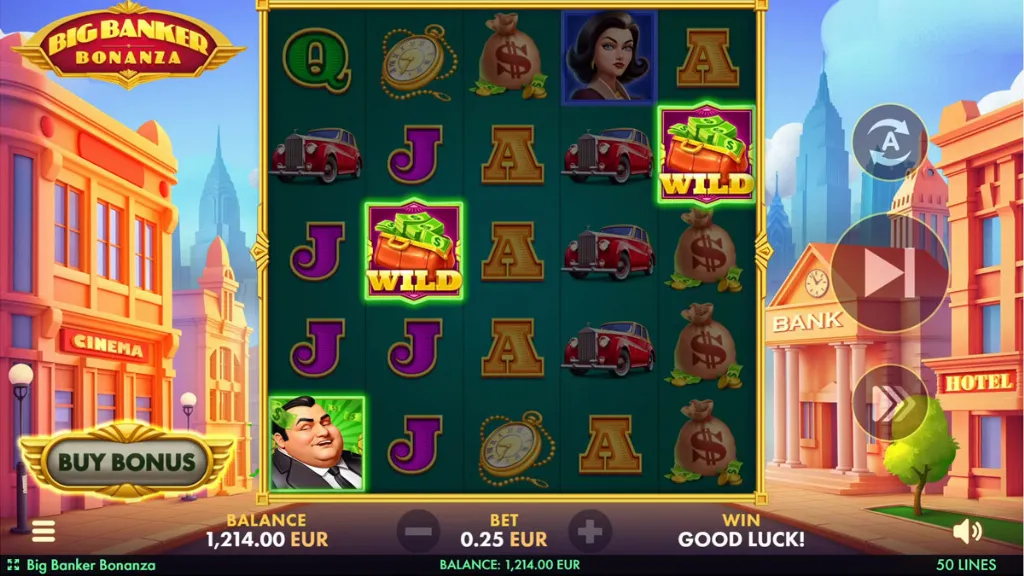Image resolution: width=1024 pixels, height=576 pixels.
Task: Increase the bet with the plus button
Action: [x=590, y=531]
